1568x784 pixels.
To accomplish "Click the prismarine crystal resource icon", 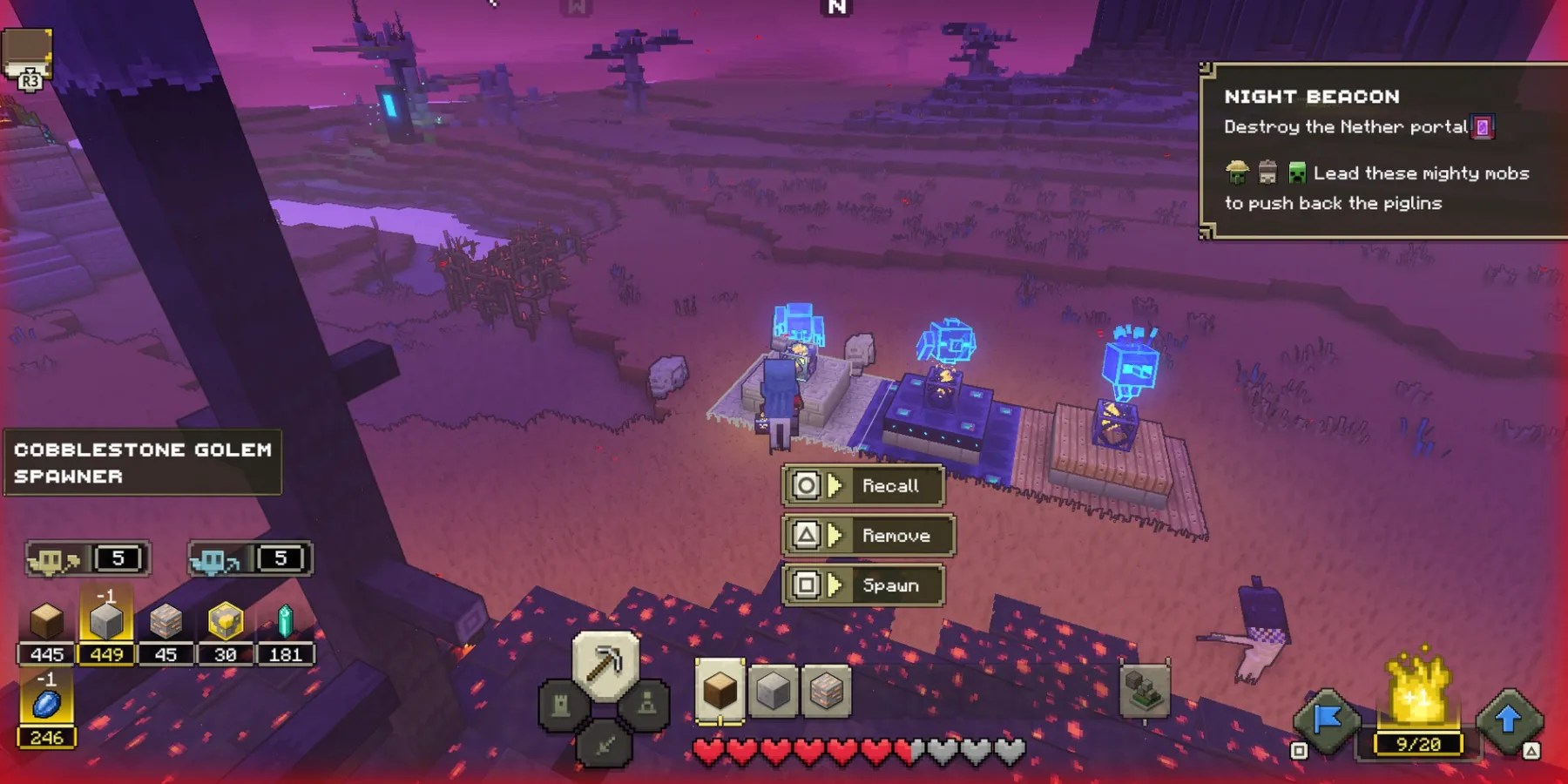I will pyautogui.click(x=285, y=622).
